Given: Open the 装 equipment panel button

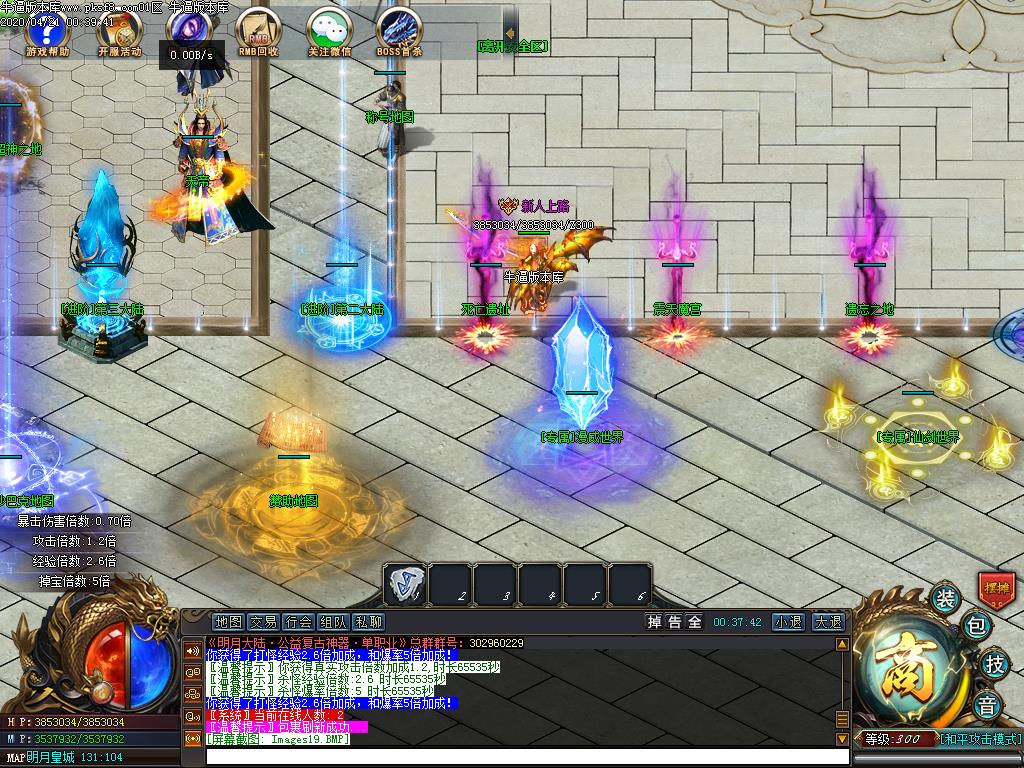Looking at the screenshot, I should tap(945, 598).
